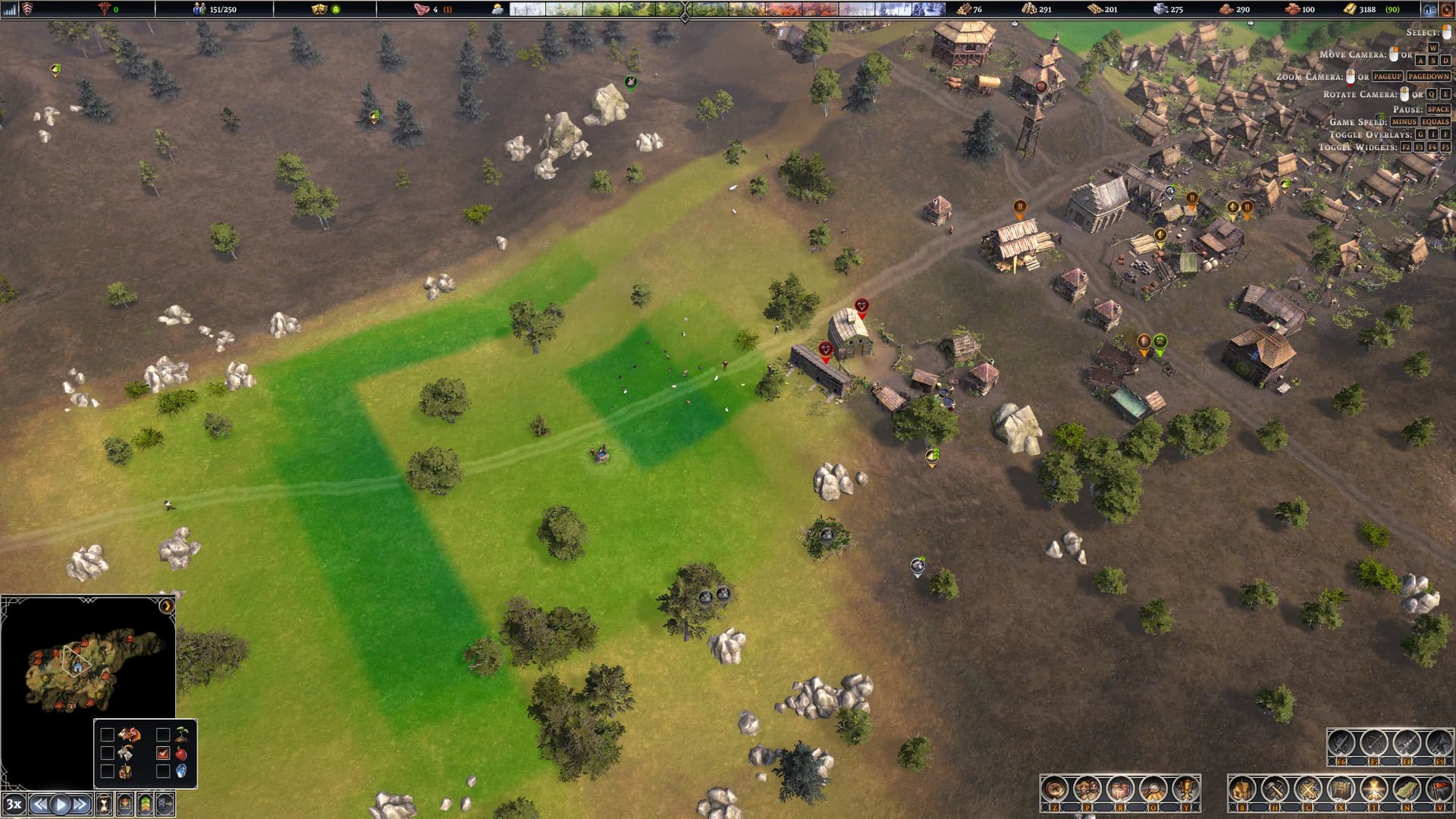Toggle the goat overlay checkbox

[107, 753]
